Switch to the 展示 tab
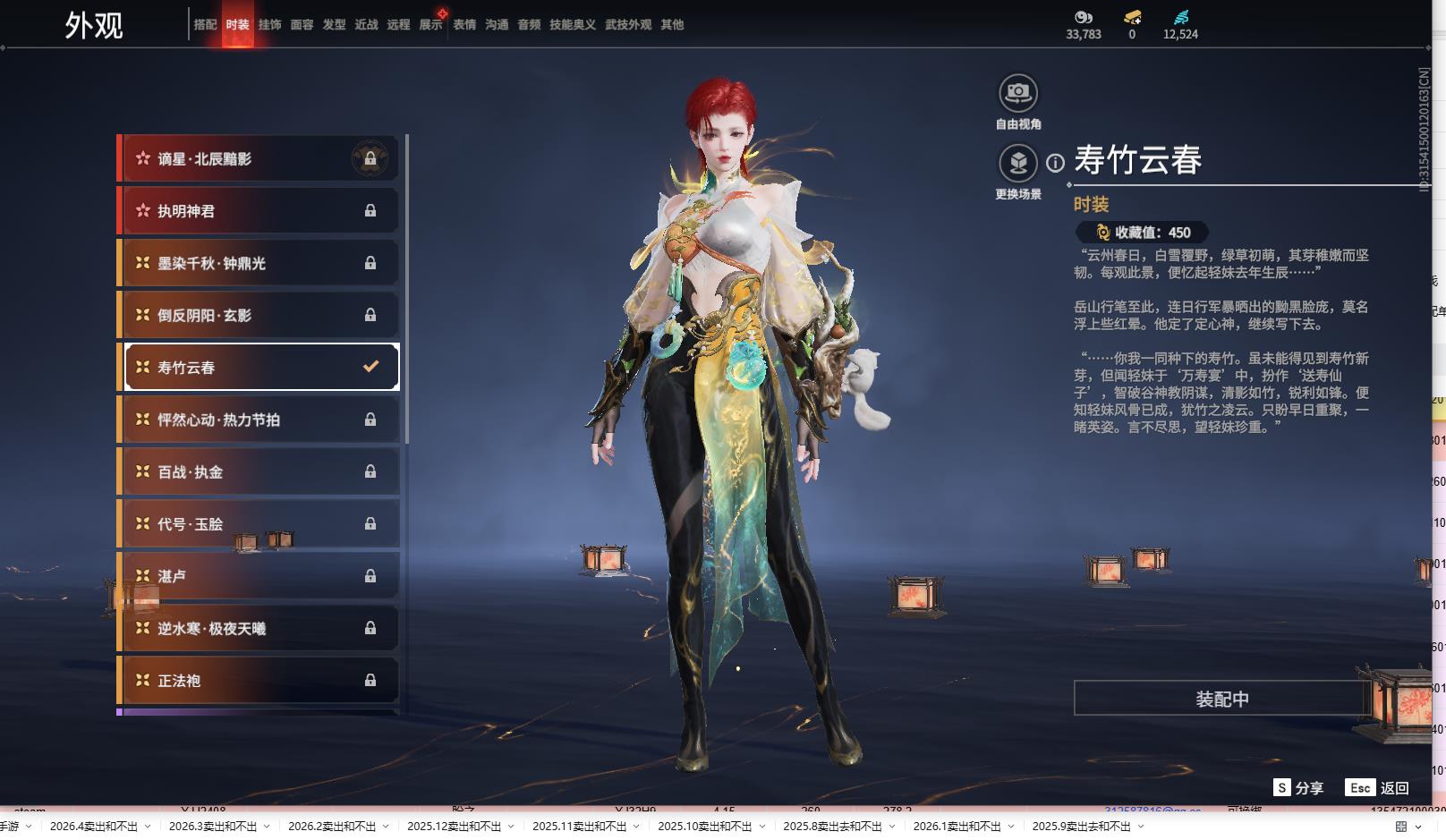Screen dimensions: 1446x840 coord(430,25)
